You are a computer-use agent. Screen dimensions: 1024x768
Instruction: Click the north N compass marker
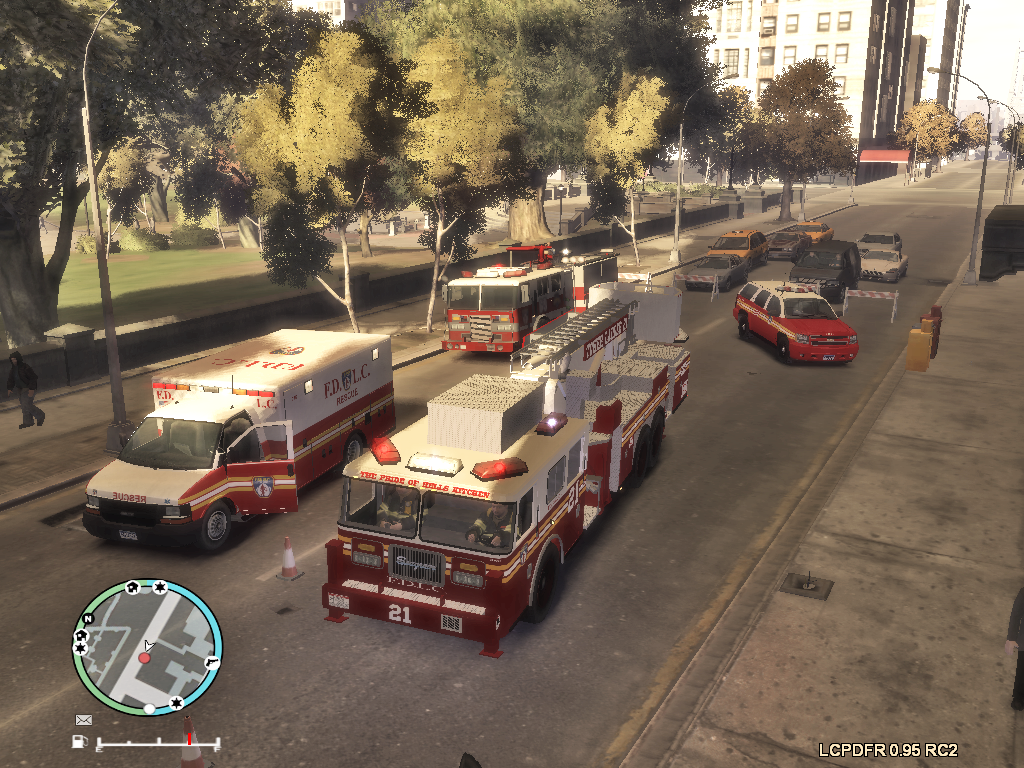coord(87,619)
